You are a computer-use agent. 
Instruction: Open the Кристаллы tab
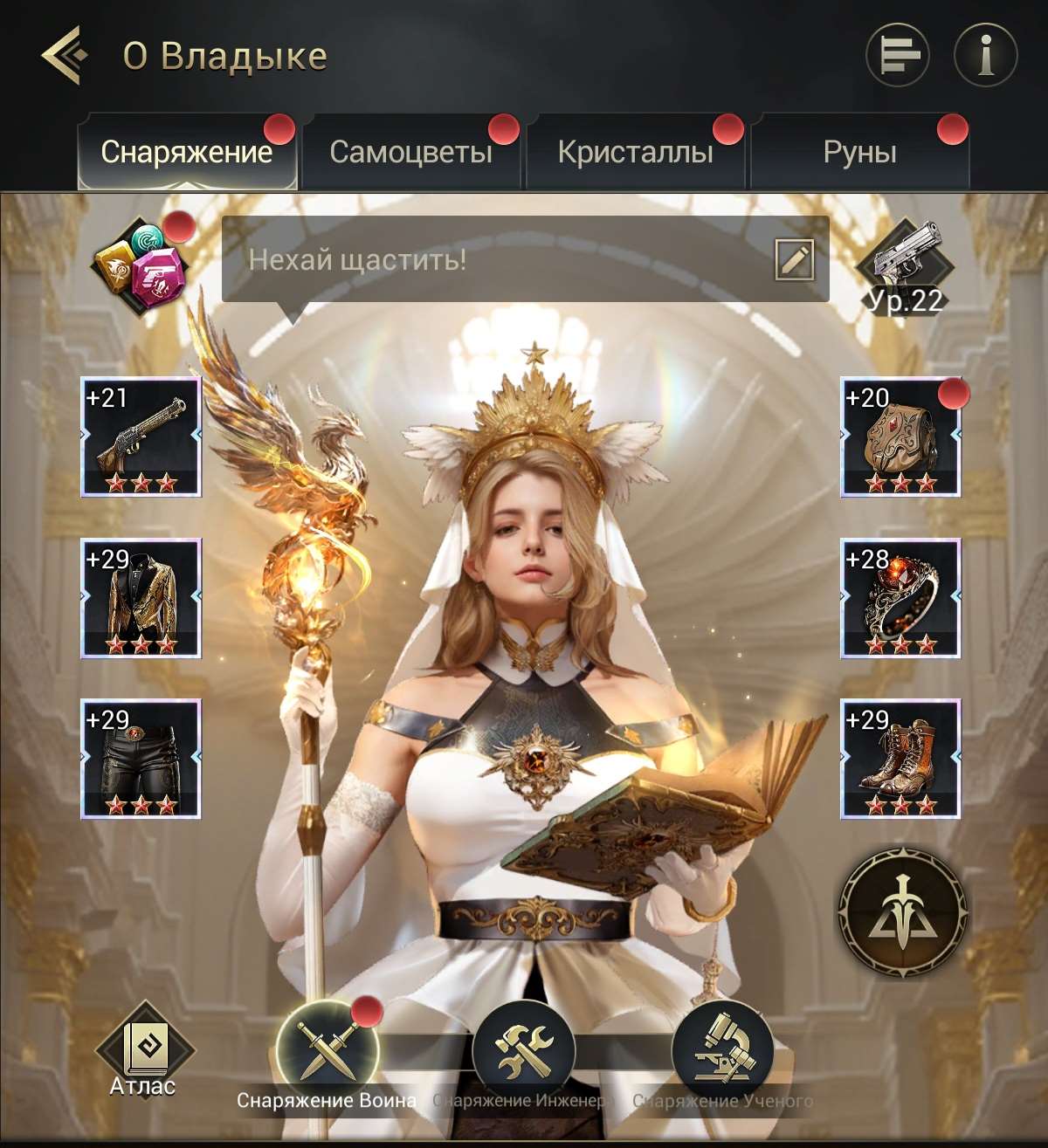click(x=635, y=152)
